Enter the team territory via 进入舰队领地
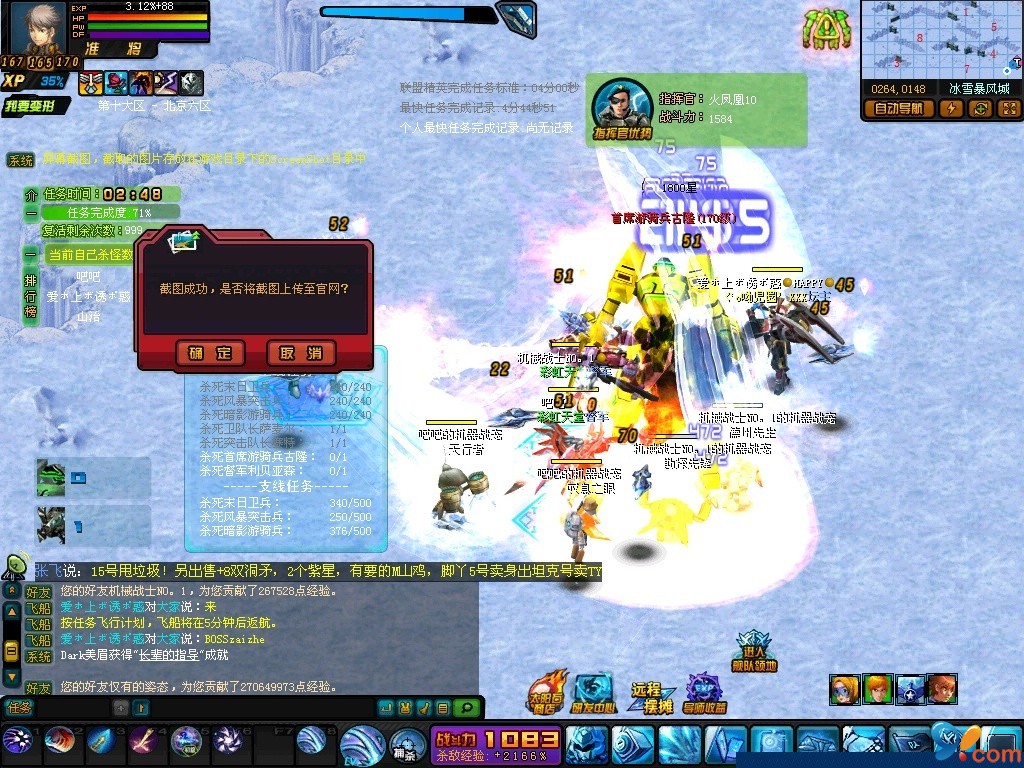This screenshot has width=1024, height=768. (753, 650)
